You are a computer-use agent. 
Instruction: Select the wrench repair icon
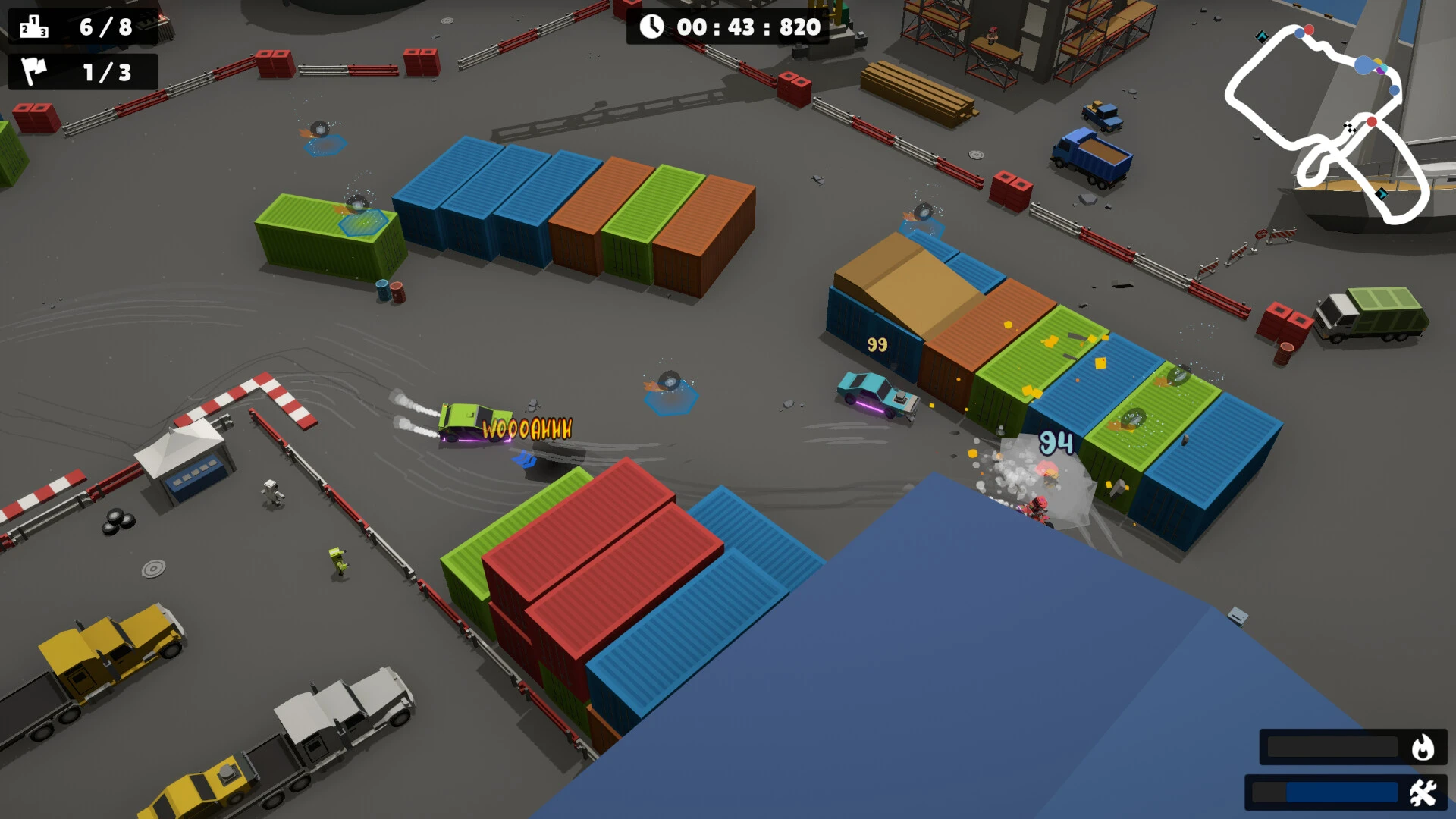pos(1423,792)
